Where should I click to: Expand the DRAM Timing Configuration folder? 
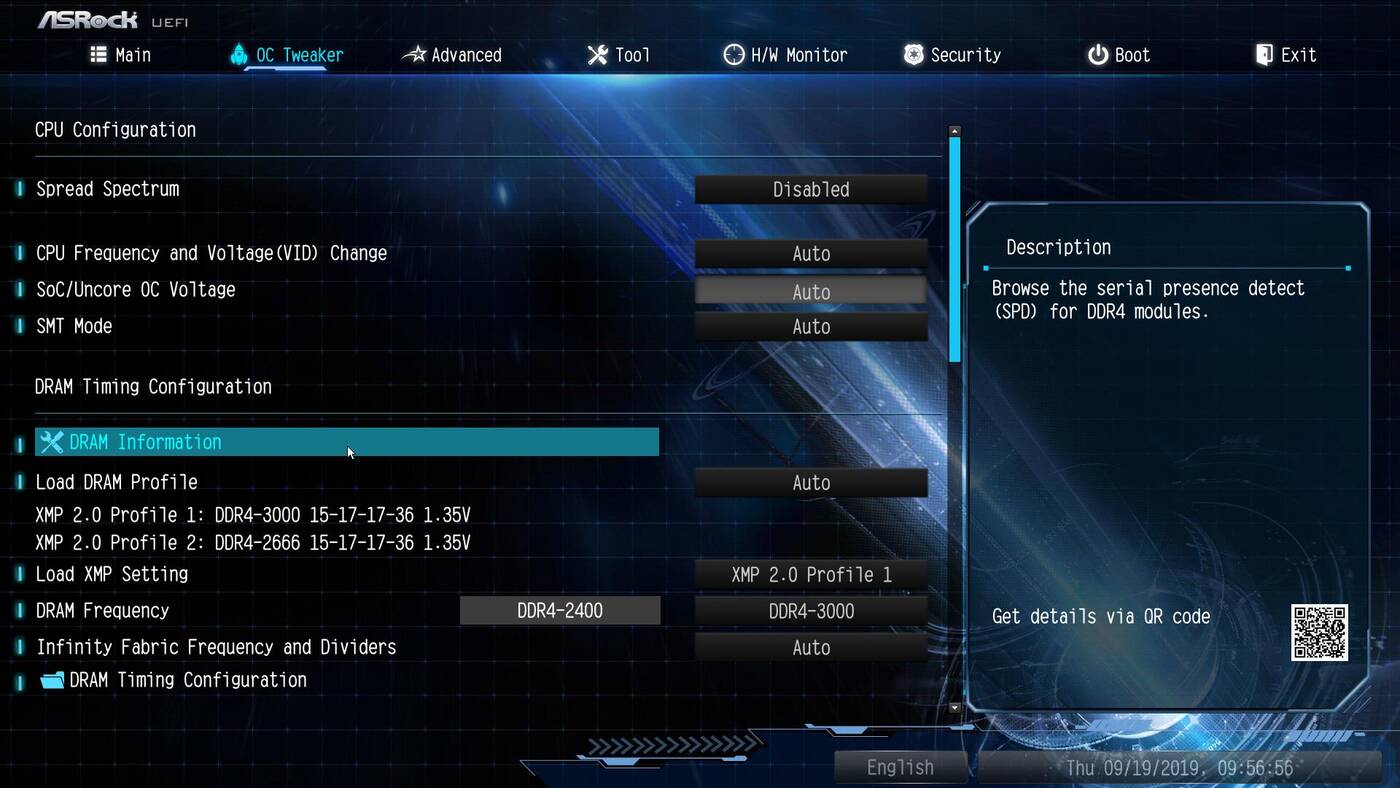(187, 680)
